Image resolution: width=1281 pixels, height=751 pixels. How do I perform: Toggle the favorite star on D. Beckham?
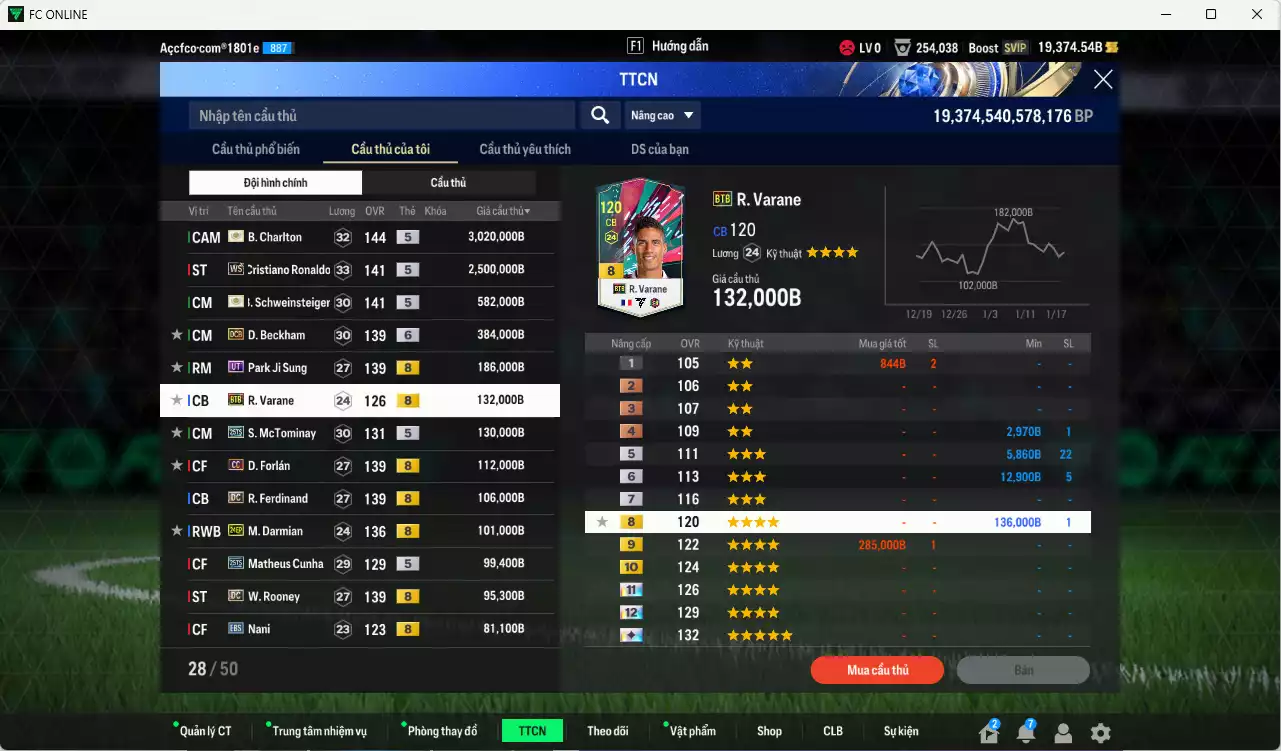click(x=176, y=334)
